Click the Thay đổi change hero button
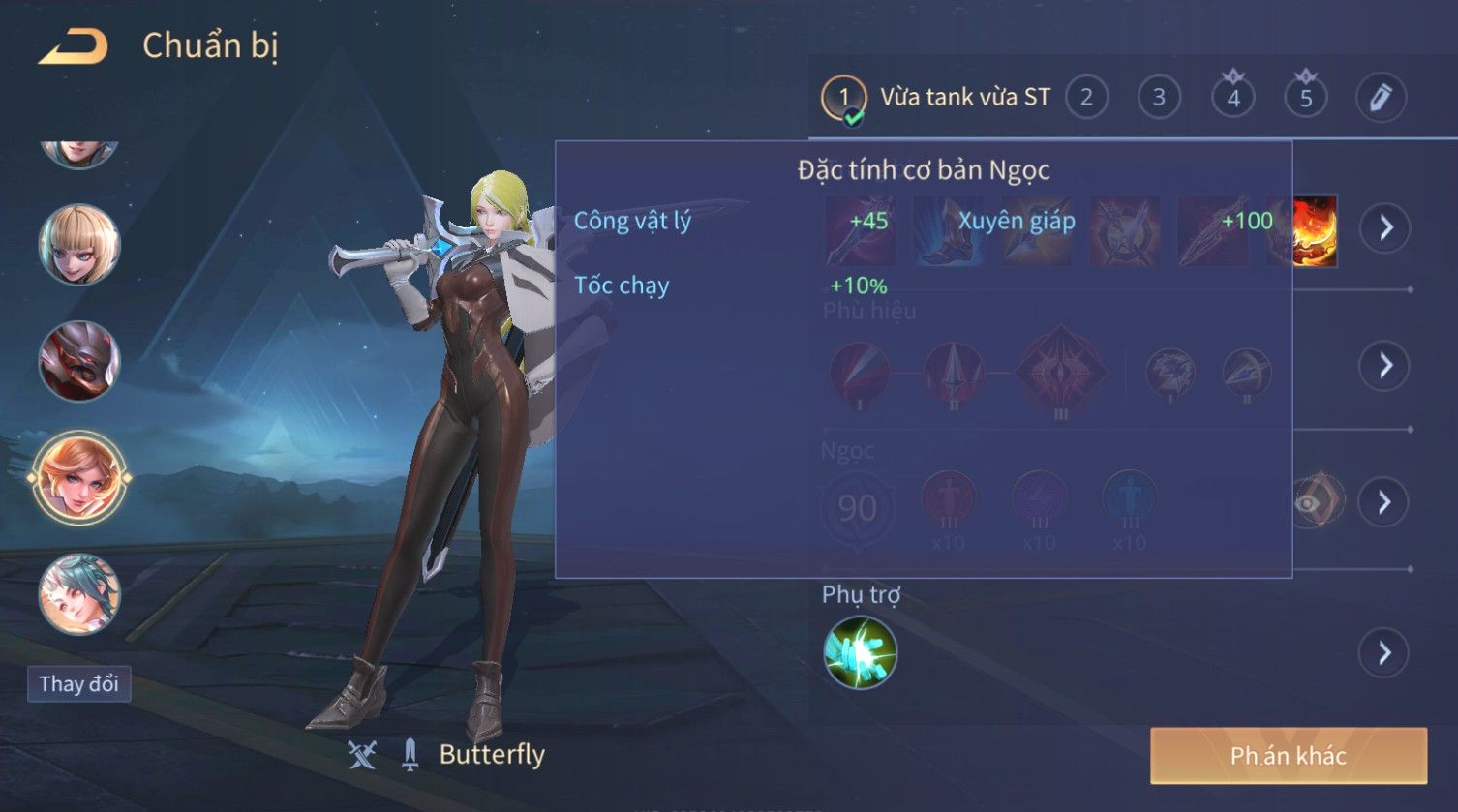The image size is (1458, 812). click(78, 684)
